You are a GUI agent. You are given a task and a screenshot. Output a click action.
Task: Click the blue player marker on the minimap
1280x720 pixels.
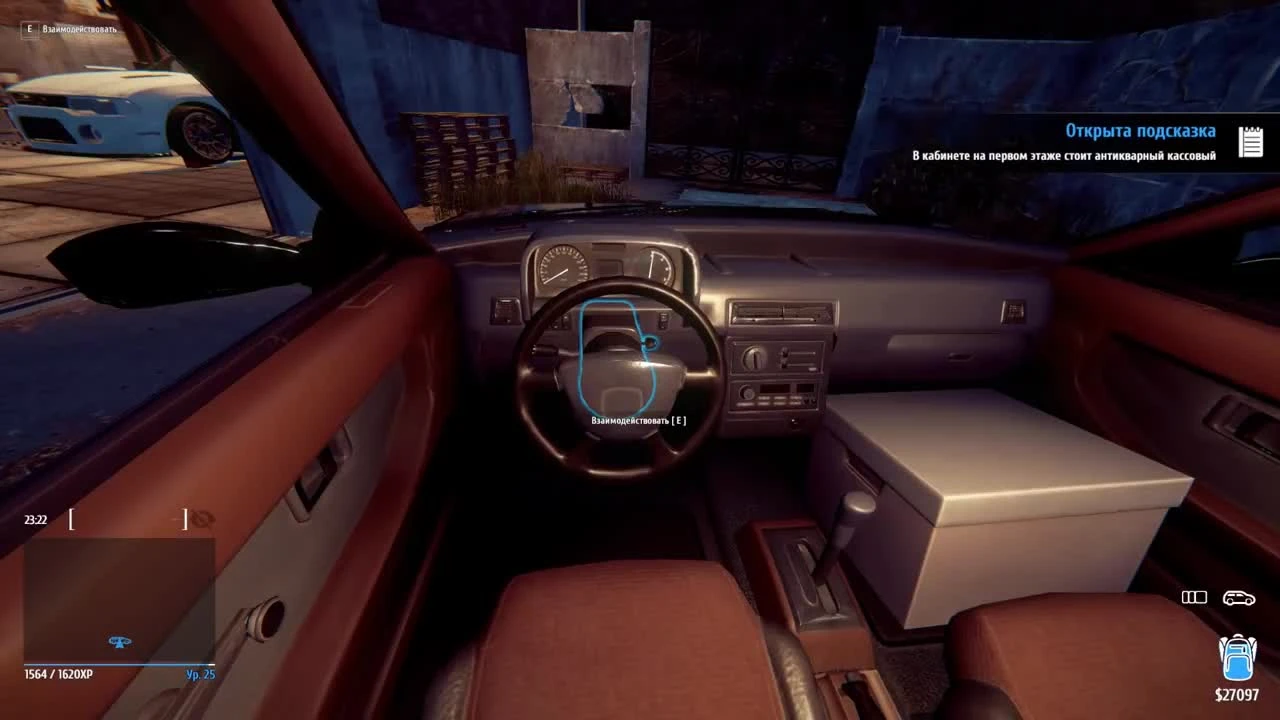(x=120, y=642)
